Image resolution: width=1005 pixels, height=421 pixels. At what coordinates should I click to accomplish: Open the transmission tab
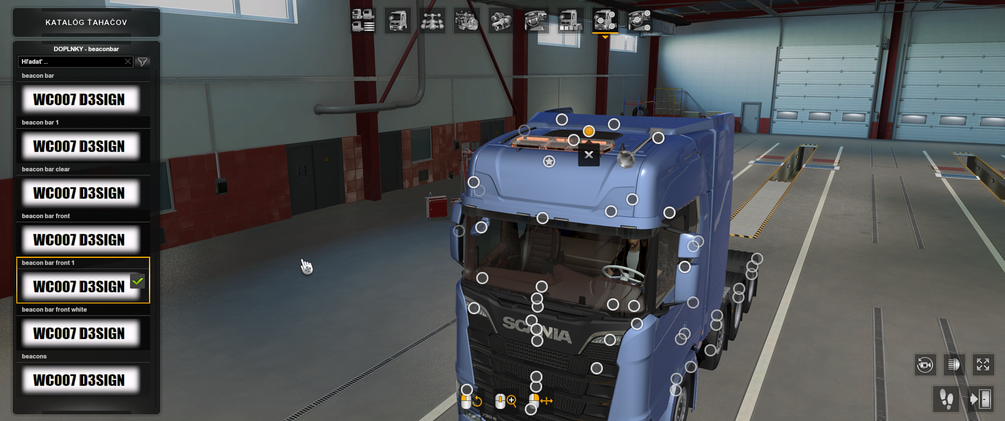[500, 20]
